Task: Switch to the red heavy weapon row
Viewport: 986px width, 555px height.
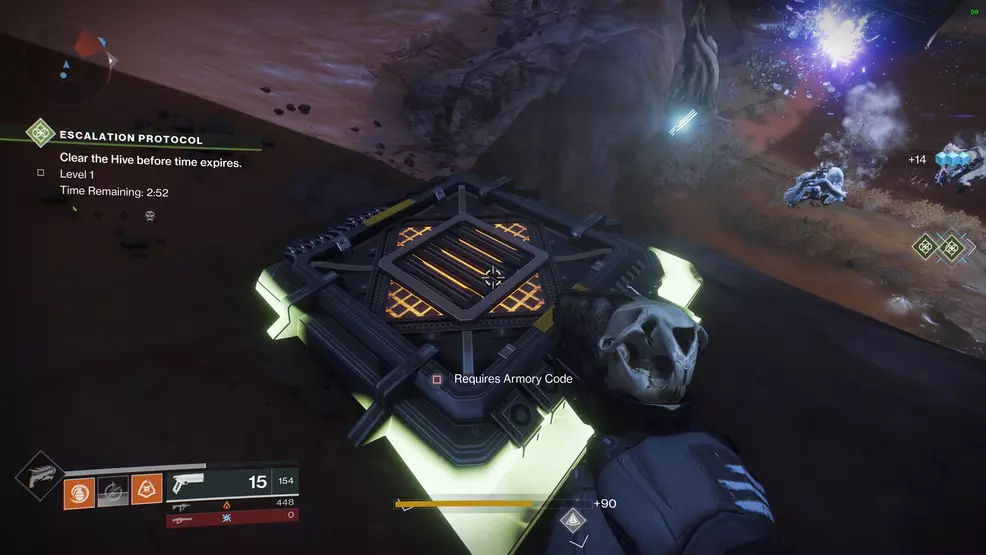Action: coord(232,518)
